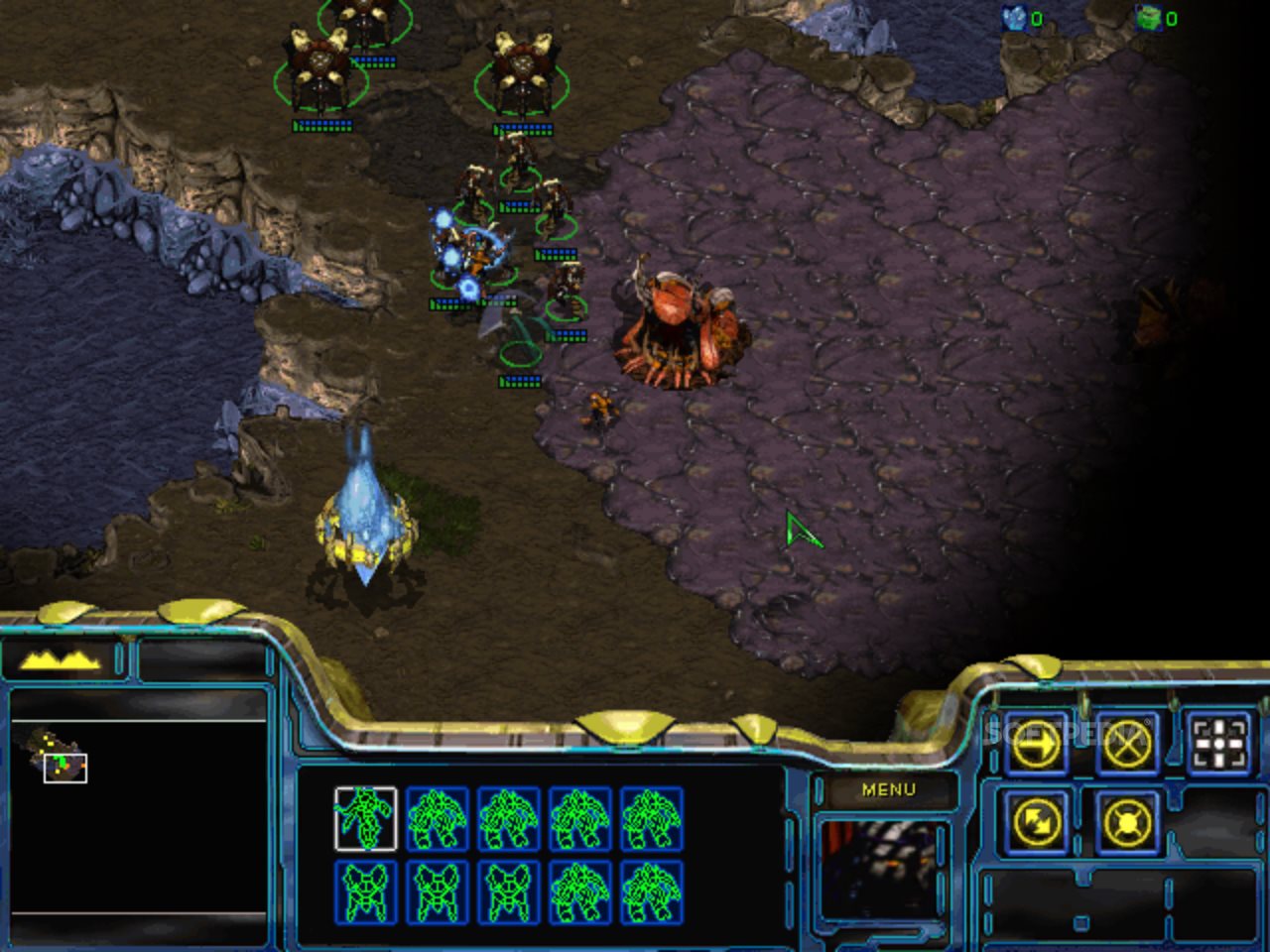Activate the Hold Position command icon

(x=1127, y=822)
